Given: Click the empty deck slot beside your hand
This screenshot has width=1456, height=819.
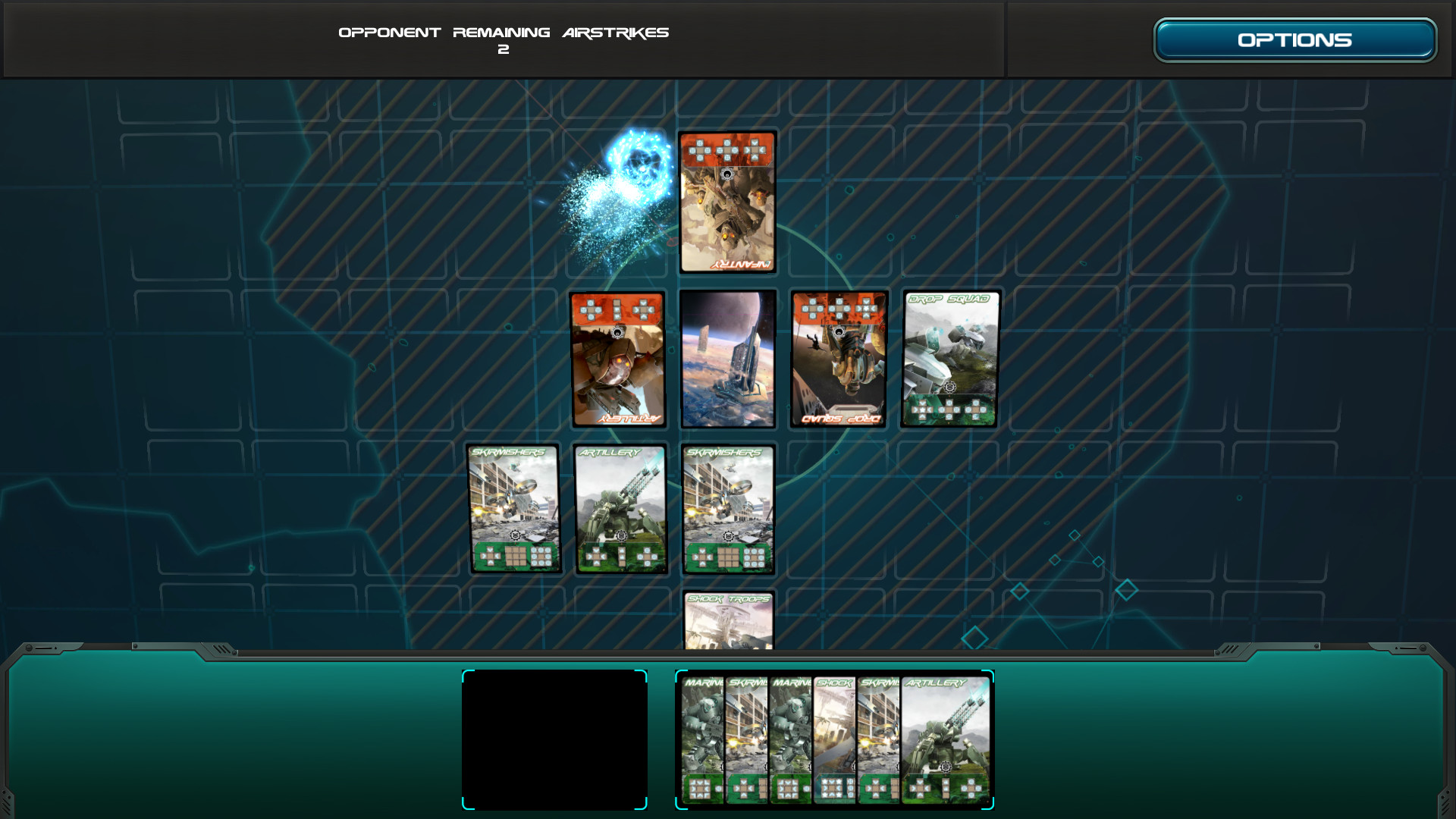Looking at the screenshot, I should [554, 738].
